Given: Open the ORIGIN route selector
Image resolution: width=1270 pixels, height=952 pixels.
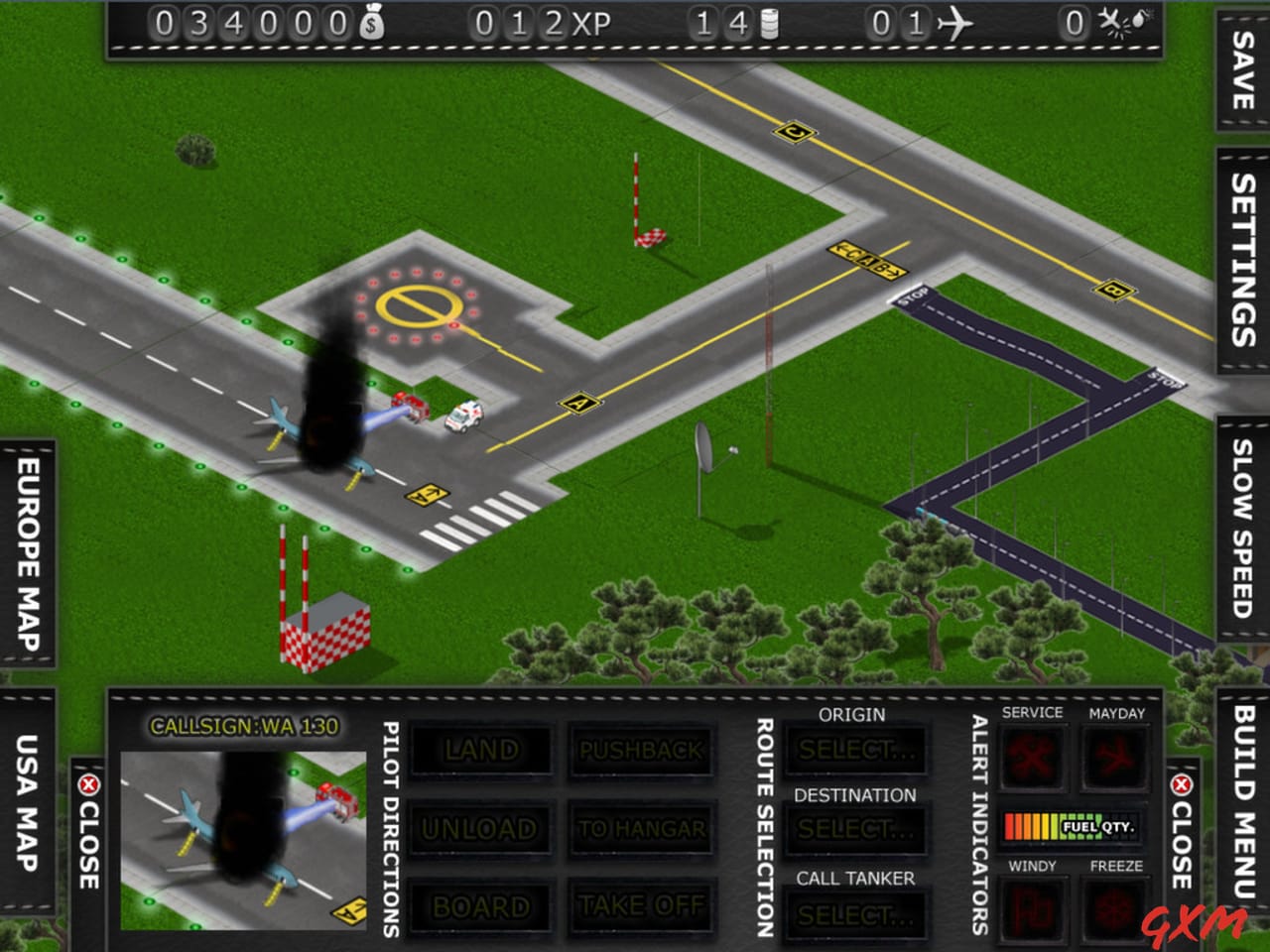Looking at the screenshot, I should click(855, 751).
